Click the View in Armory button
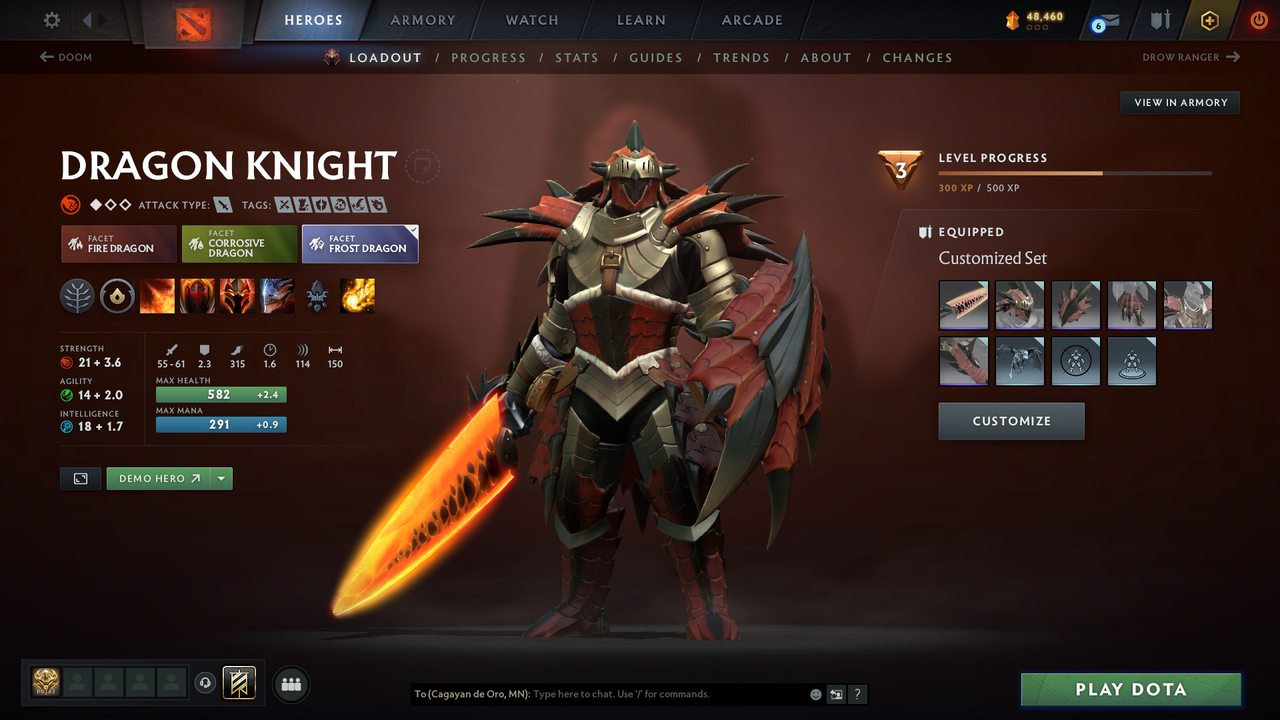Screen dimensions: 1280x720 click(1179, 102)
